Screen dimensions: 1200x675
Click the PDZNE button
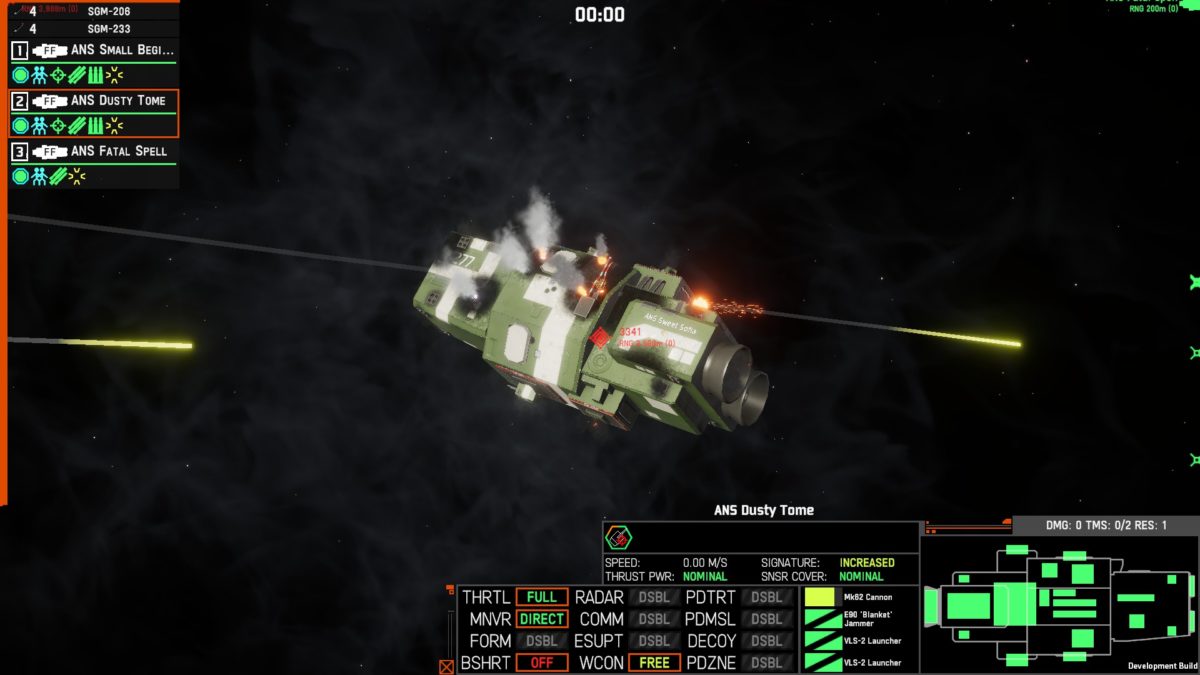pos(766,663)
